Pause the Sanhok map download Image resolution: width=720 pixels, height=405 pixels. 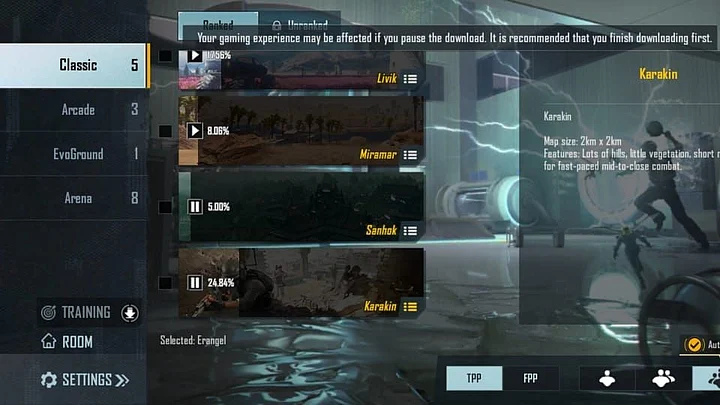[195, 207]
